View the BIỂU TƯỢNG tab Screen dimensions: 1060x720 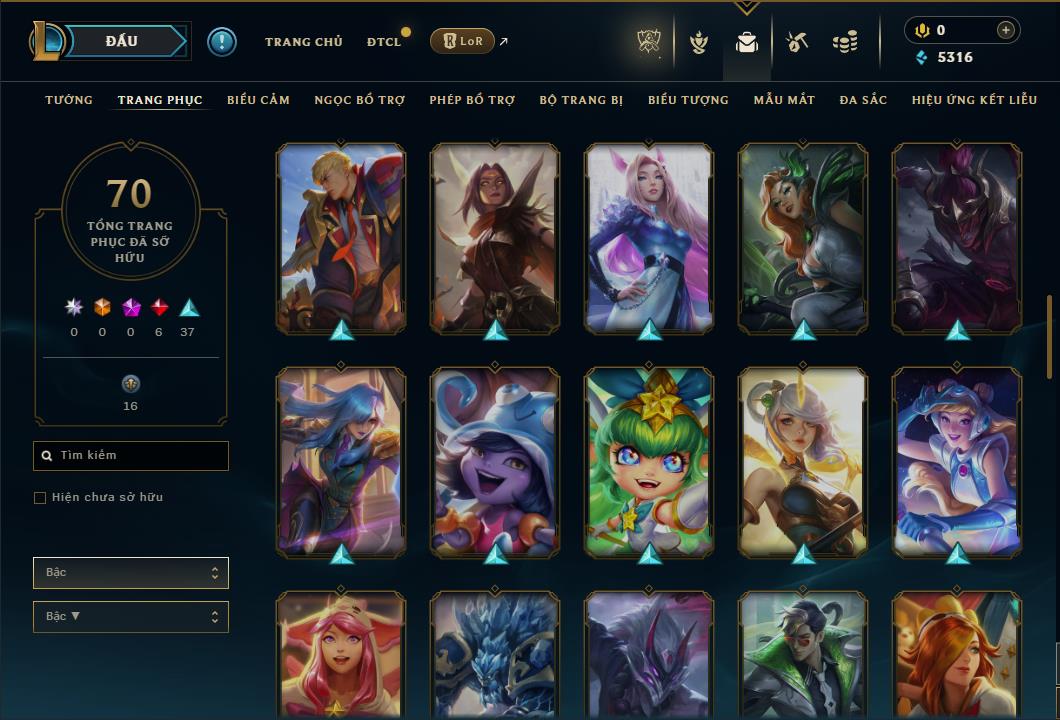pos(688,100)
